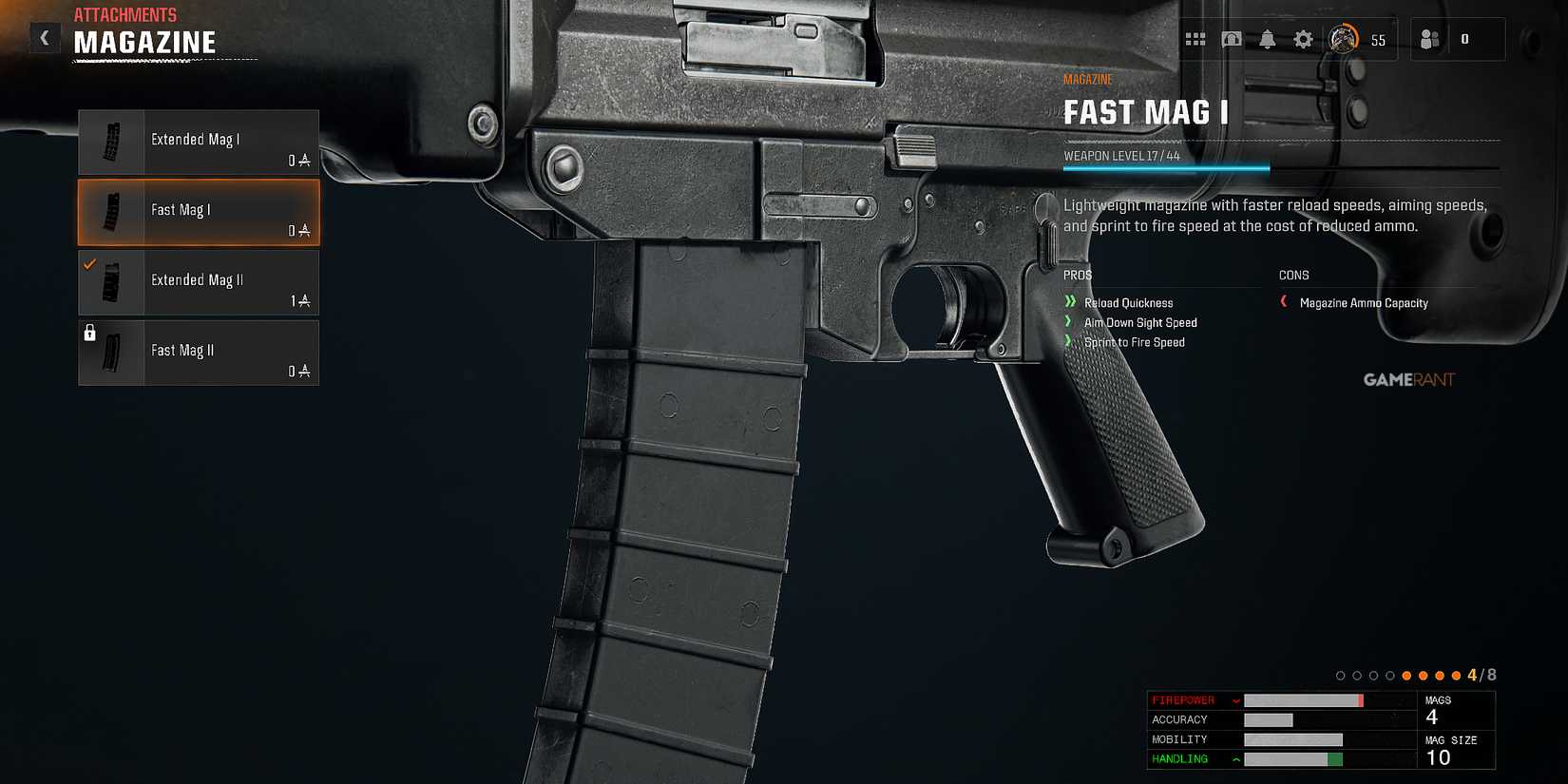Click the Fast Mag I magazine thumbnail

[113, 212]
